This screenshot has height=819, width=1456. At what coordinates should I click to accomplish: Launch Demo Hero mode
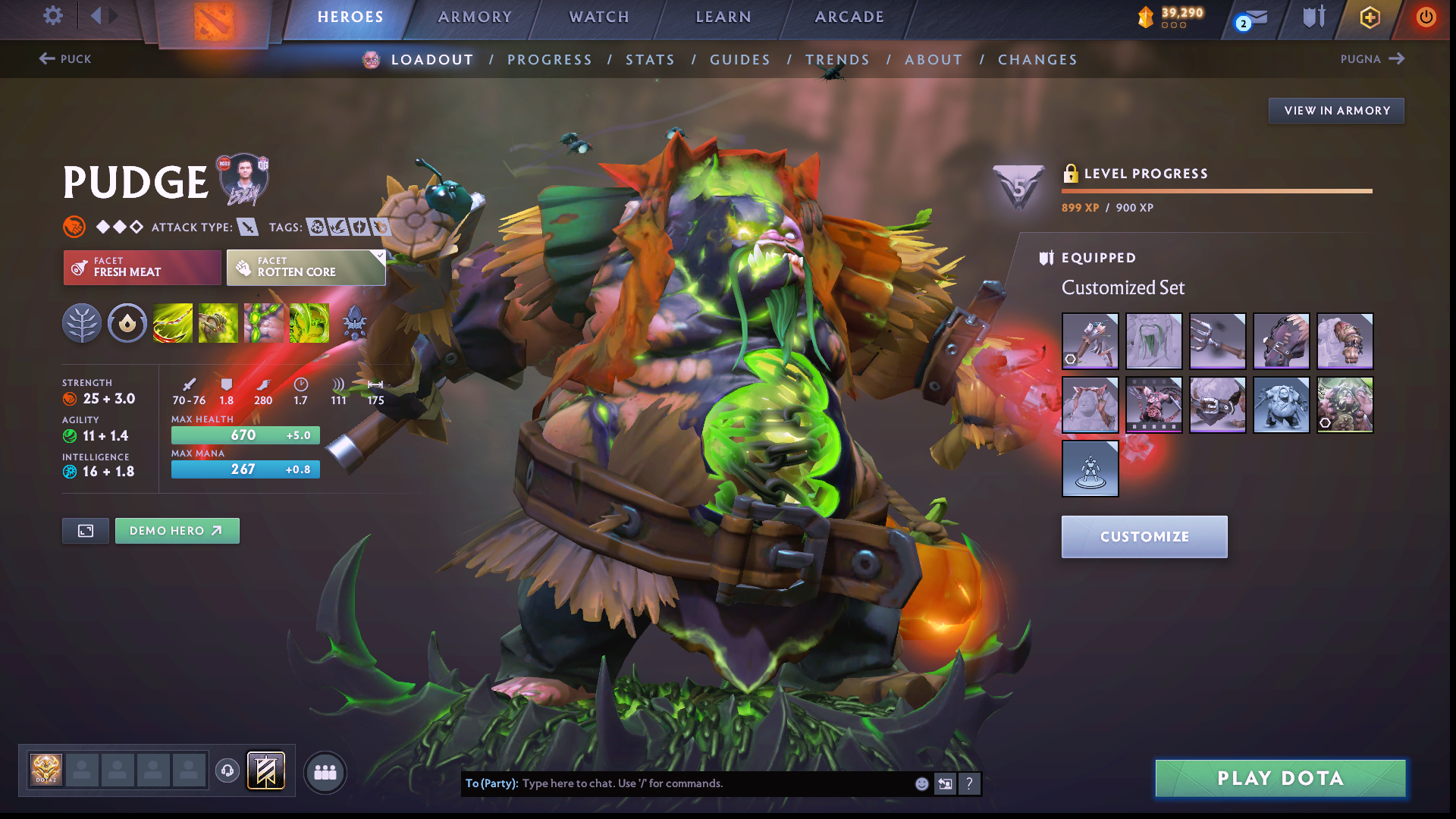click(x=177, y=531)
